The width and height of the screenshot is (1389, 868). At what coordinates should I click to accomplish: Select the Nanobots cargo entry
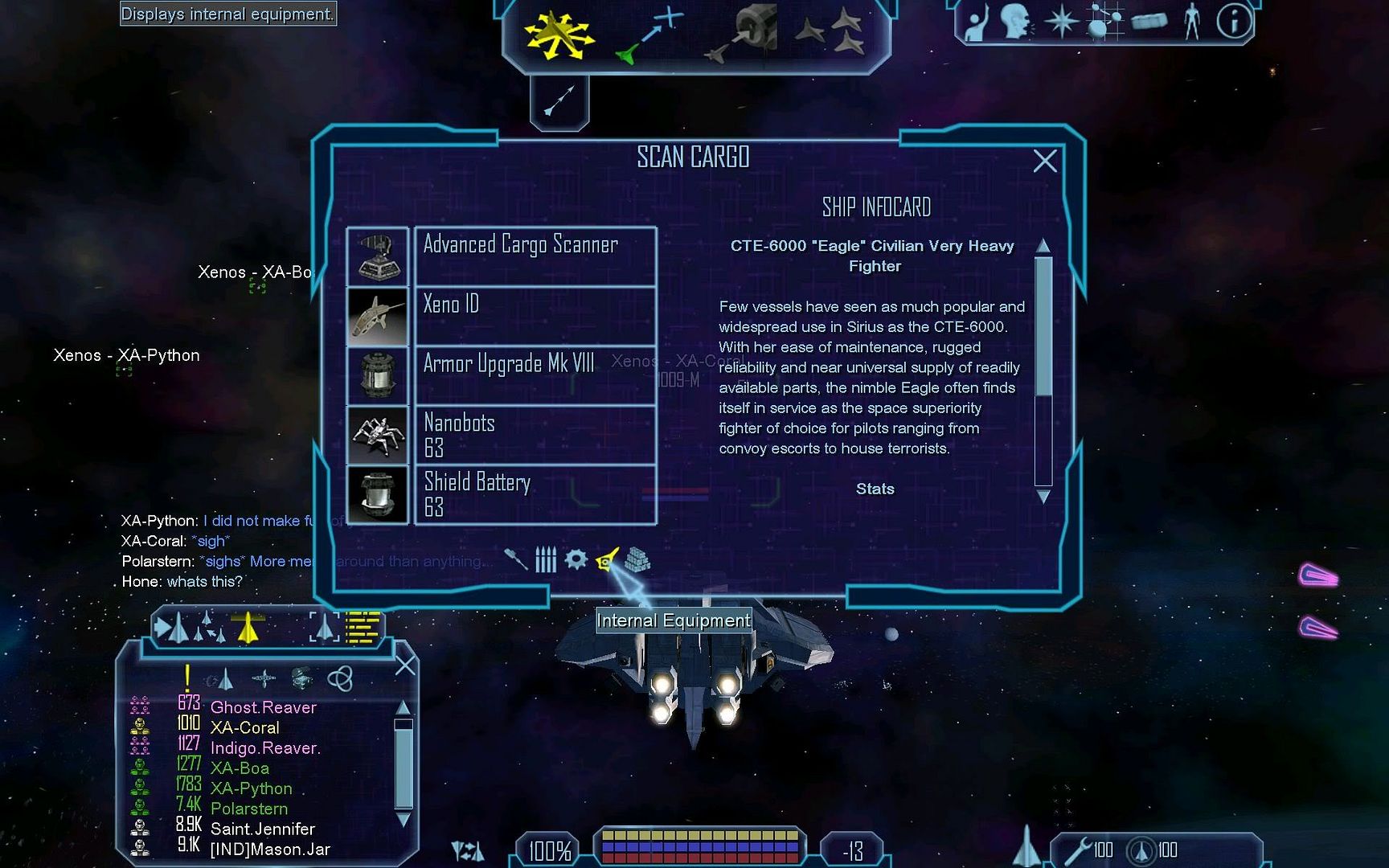click(x=535, y=435)
